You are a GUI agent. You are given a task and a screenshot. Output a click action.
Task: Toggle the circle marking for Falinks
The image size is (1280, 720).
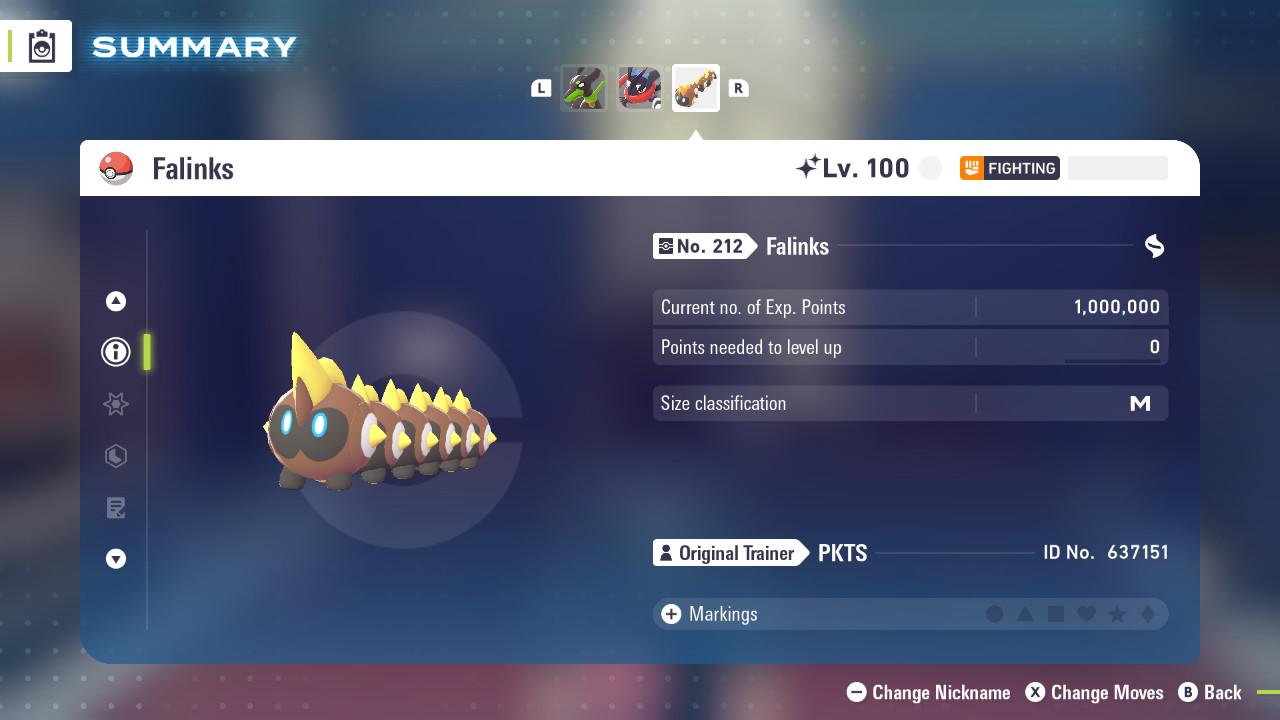coord(995,614)
